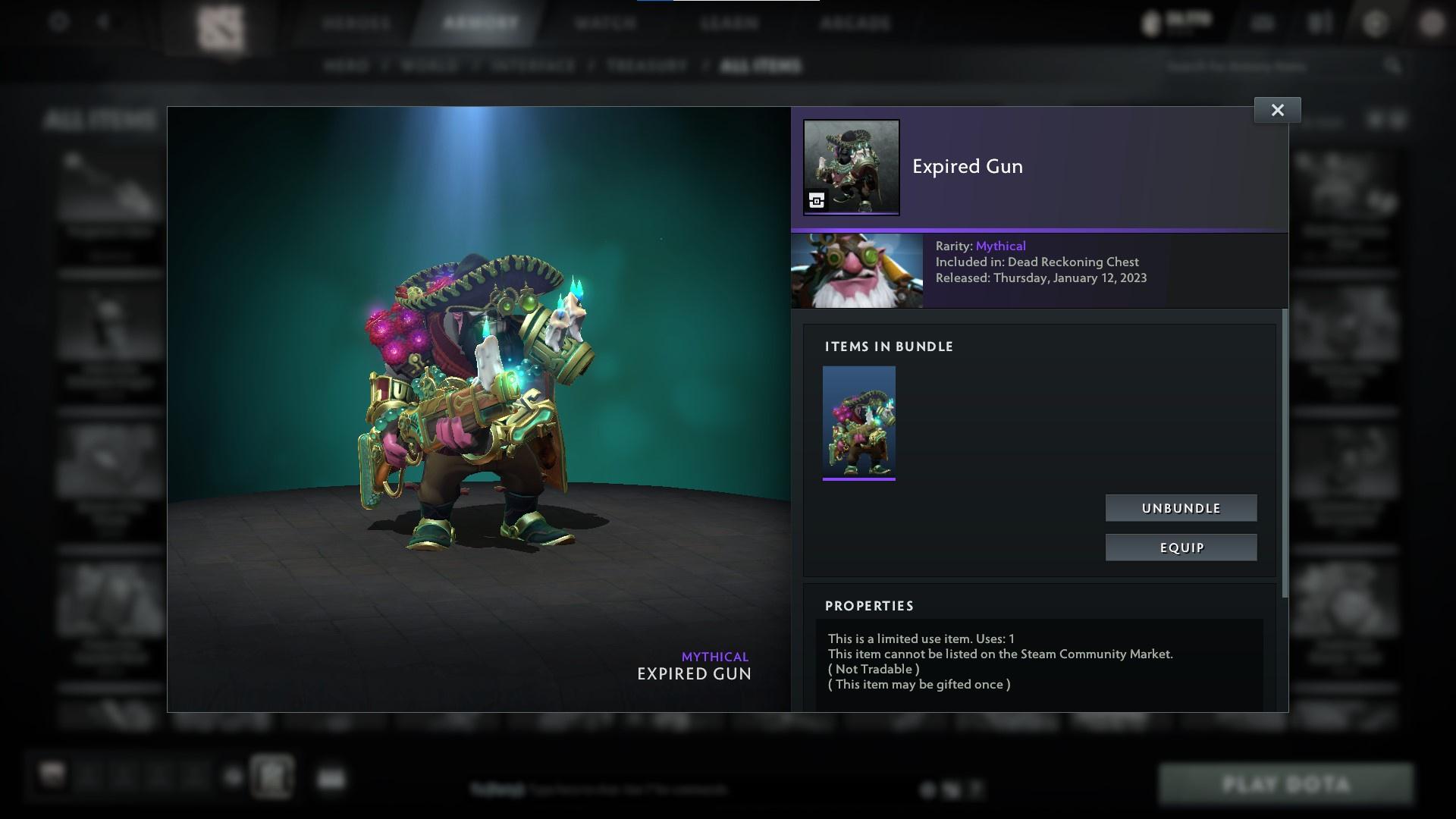
Task: Click the profile avatar in the top-right corner
Action: click(x=1430, y=23)
